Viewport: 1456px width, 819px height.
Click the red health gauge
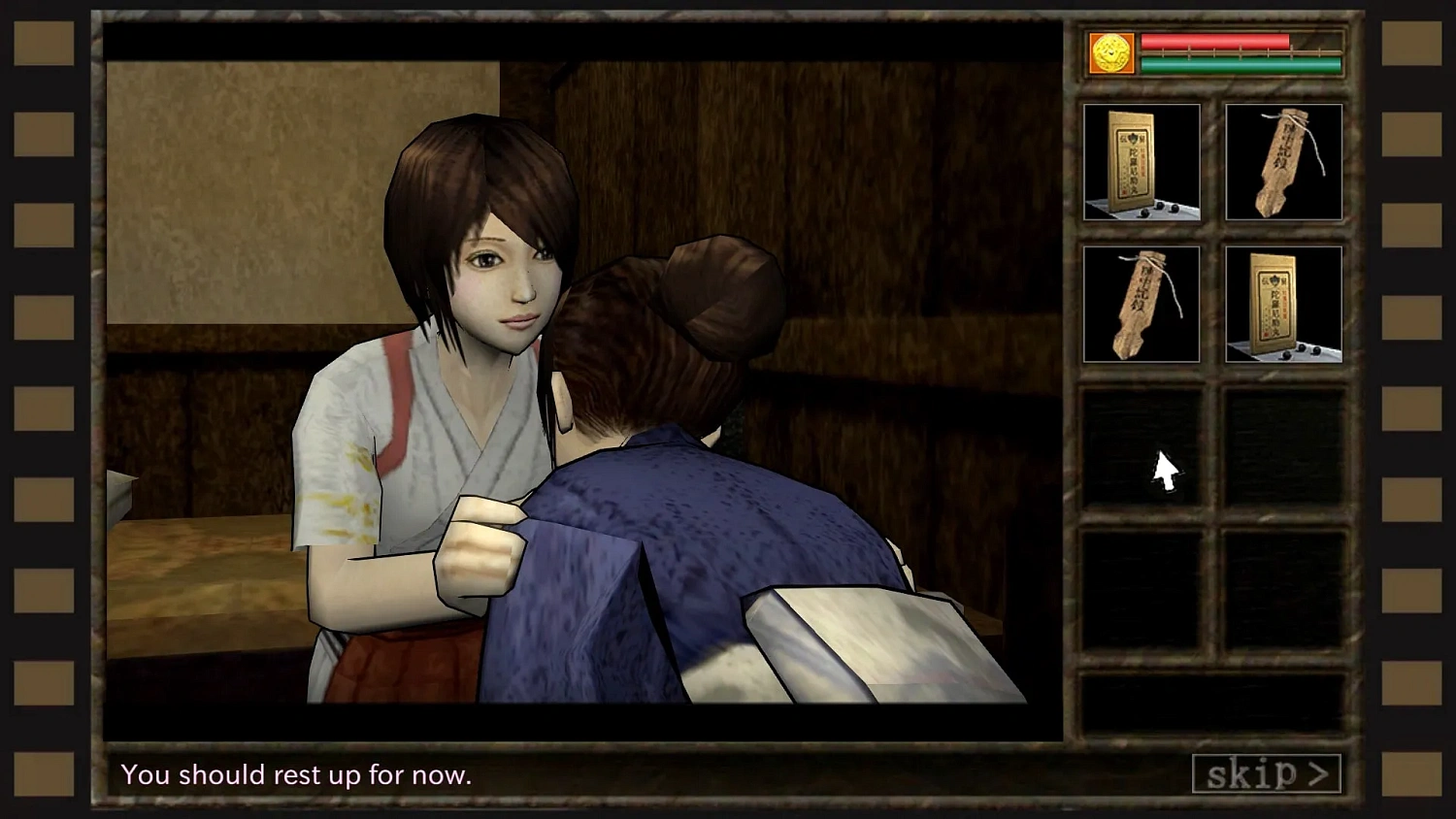tap(1213, 43)
